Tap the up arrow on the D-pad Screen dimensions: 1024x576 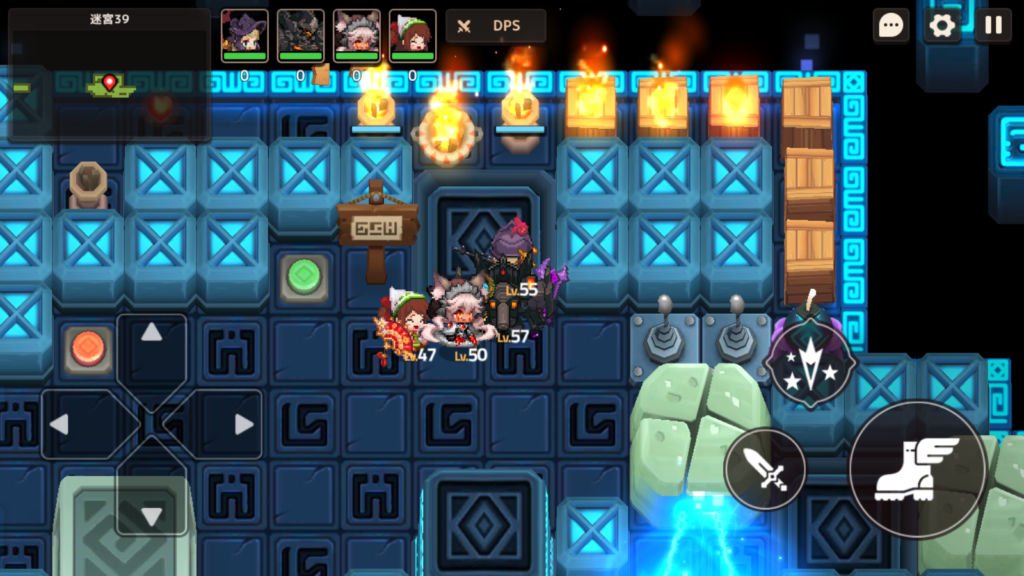click(x=151, y=334)
